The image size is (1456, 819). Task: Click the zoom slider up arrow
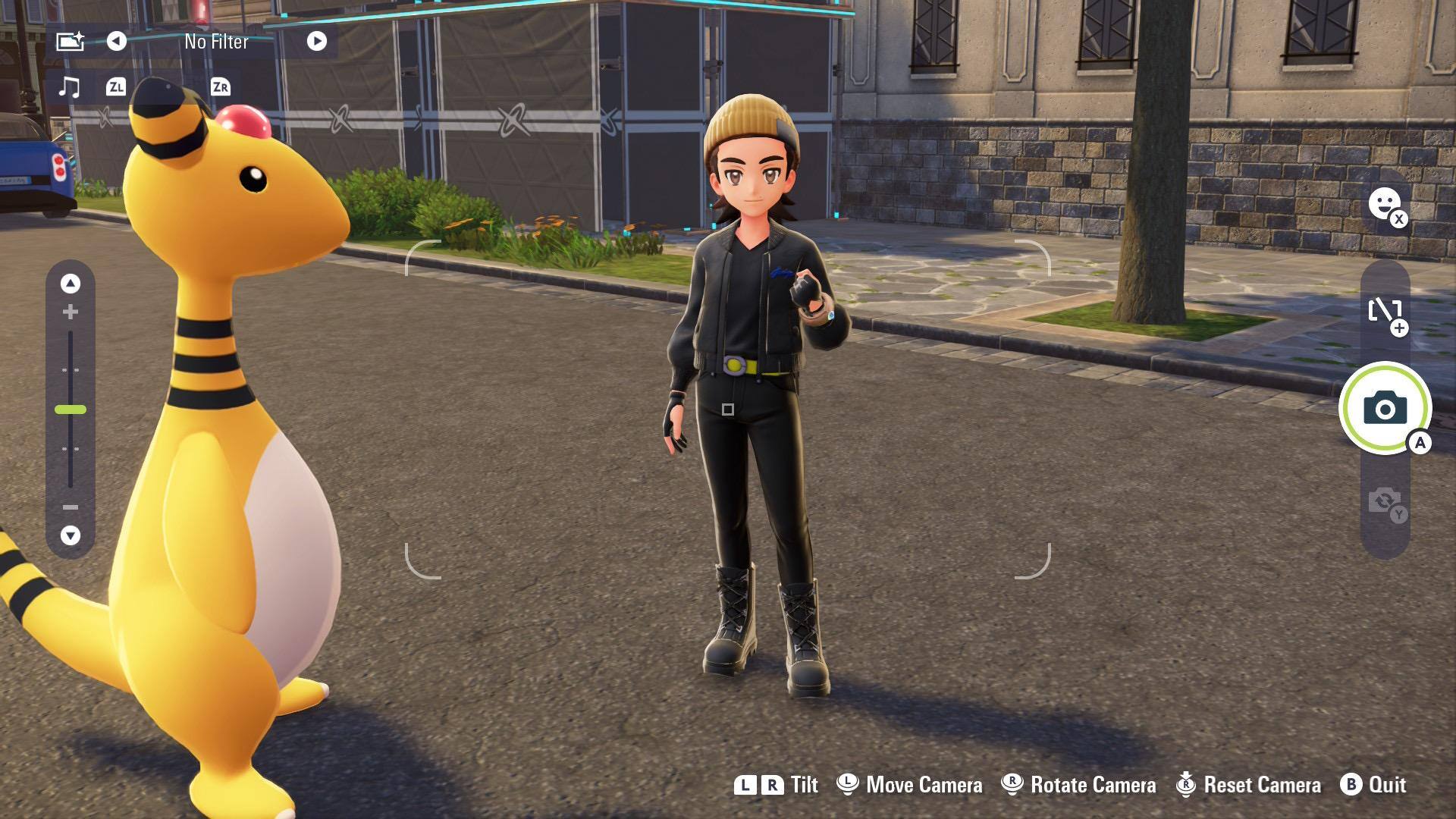click(71, 284)
